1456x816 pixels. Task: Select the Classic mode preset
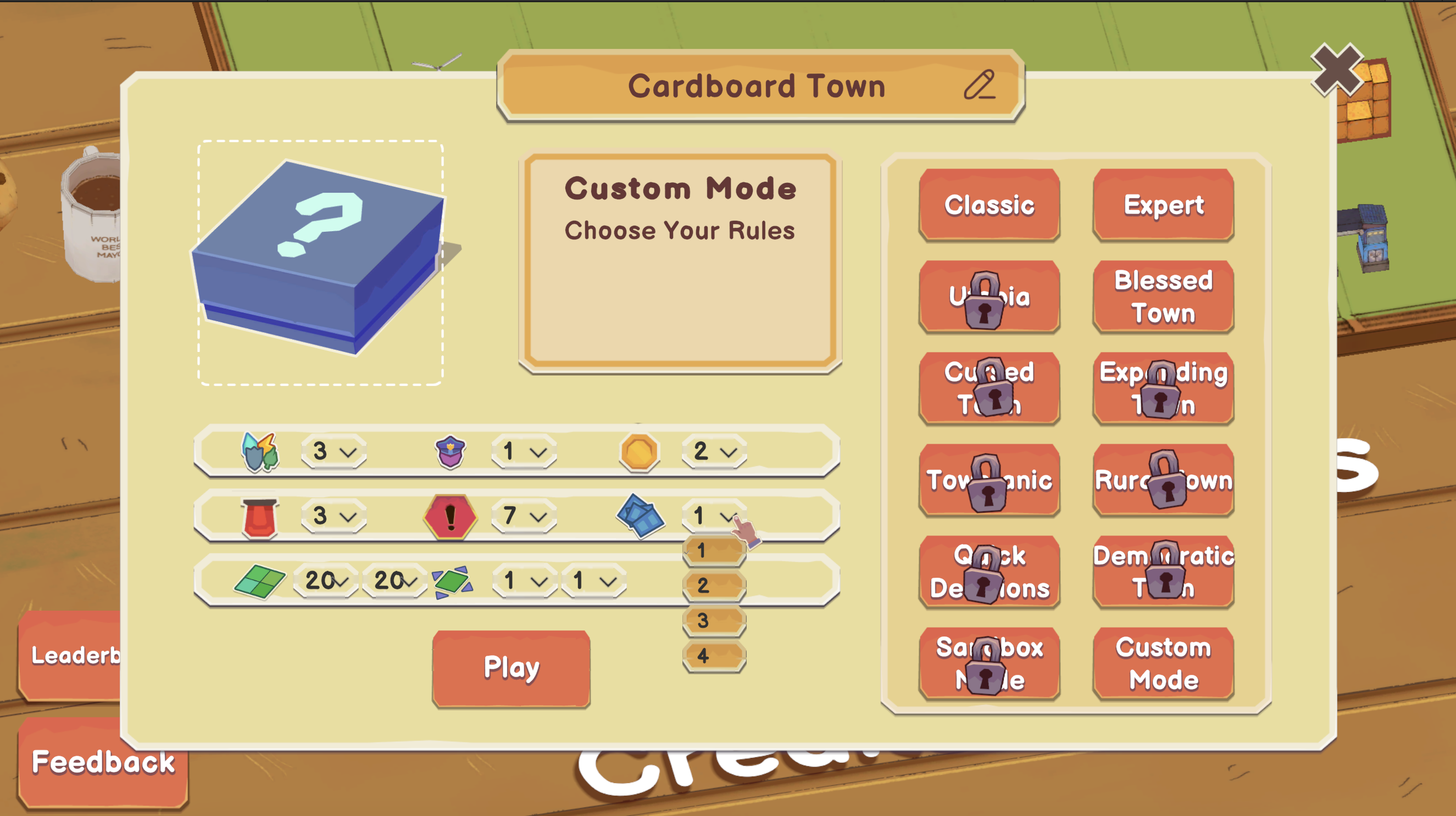click(989, 205)
